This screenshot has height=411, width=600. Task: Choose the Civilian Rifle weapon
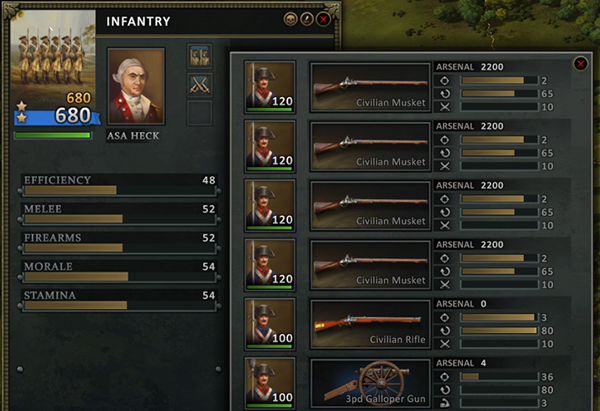tap(370, 325)
